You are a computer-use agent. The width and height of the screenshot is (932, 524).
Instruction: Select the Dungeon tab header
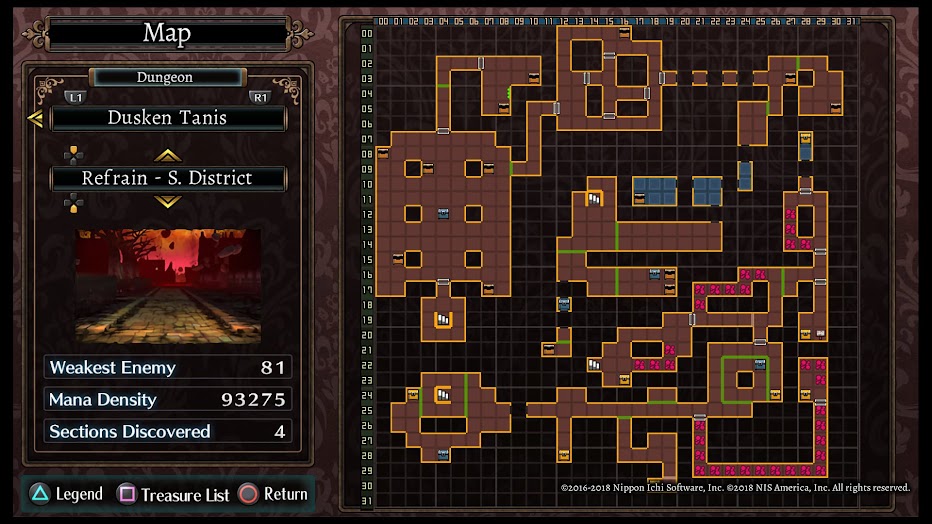(166, 77)
